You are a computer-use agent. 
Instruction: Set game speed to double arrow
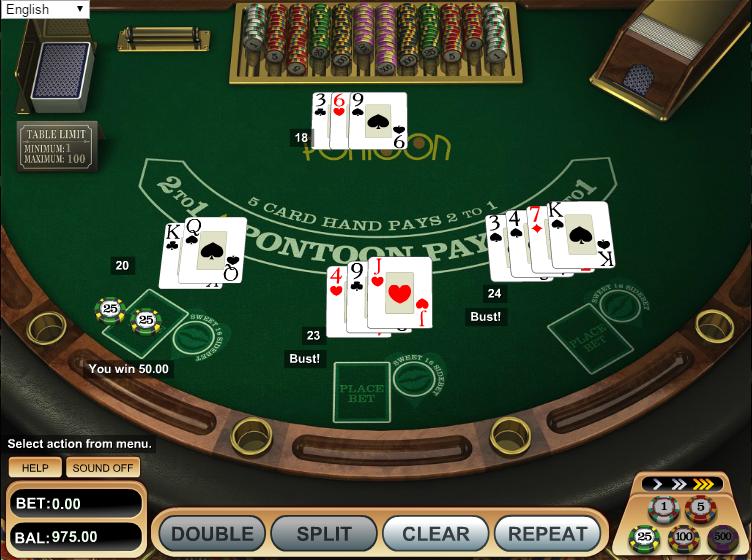(x=681, y=484)
